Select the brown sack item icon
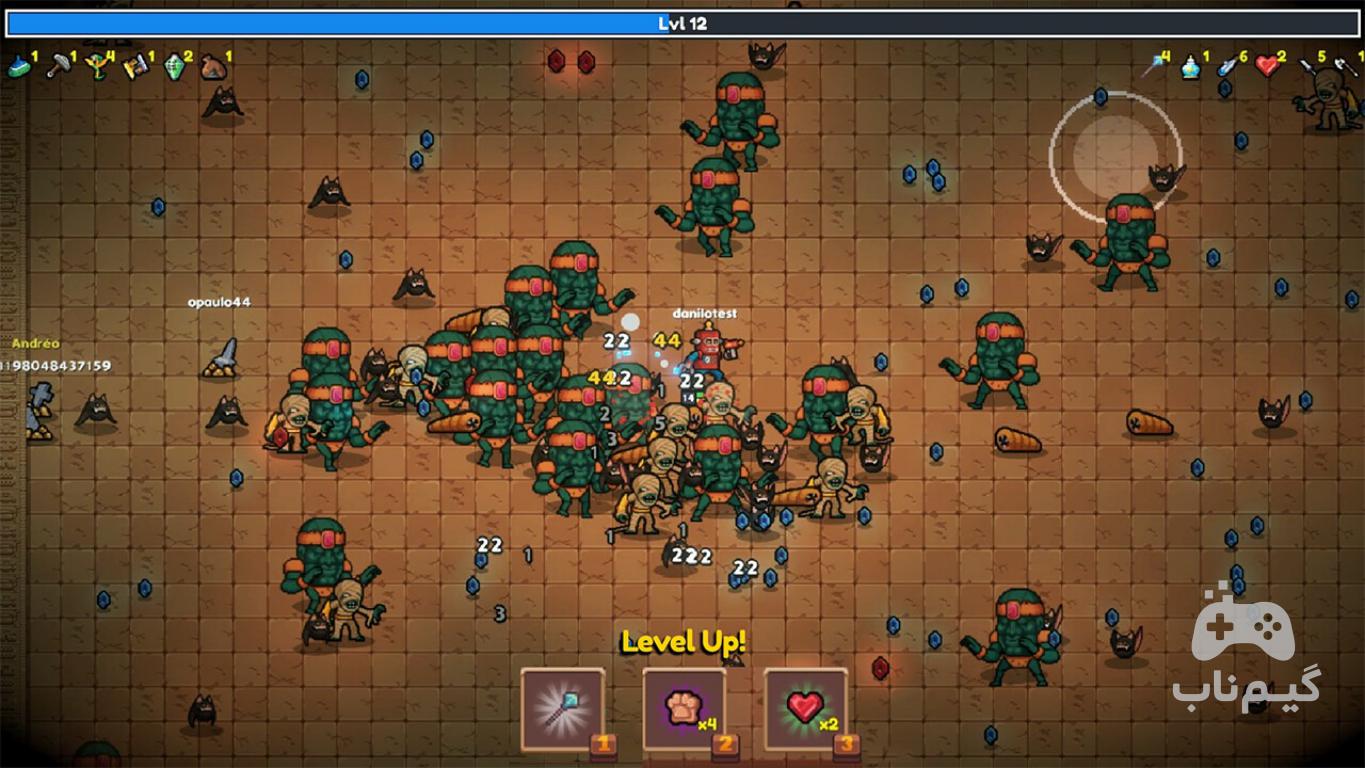 pyautogui.click(x=213, y=67)
